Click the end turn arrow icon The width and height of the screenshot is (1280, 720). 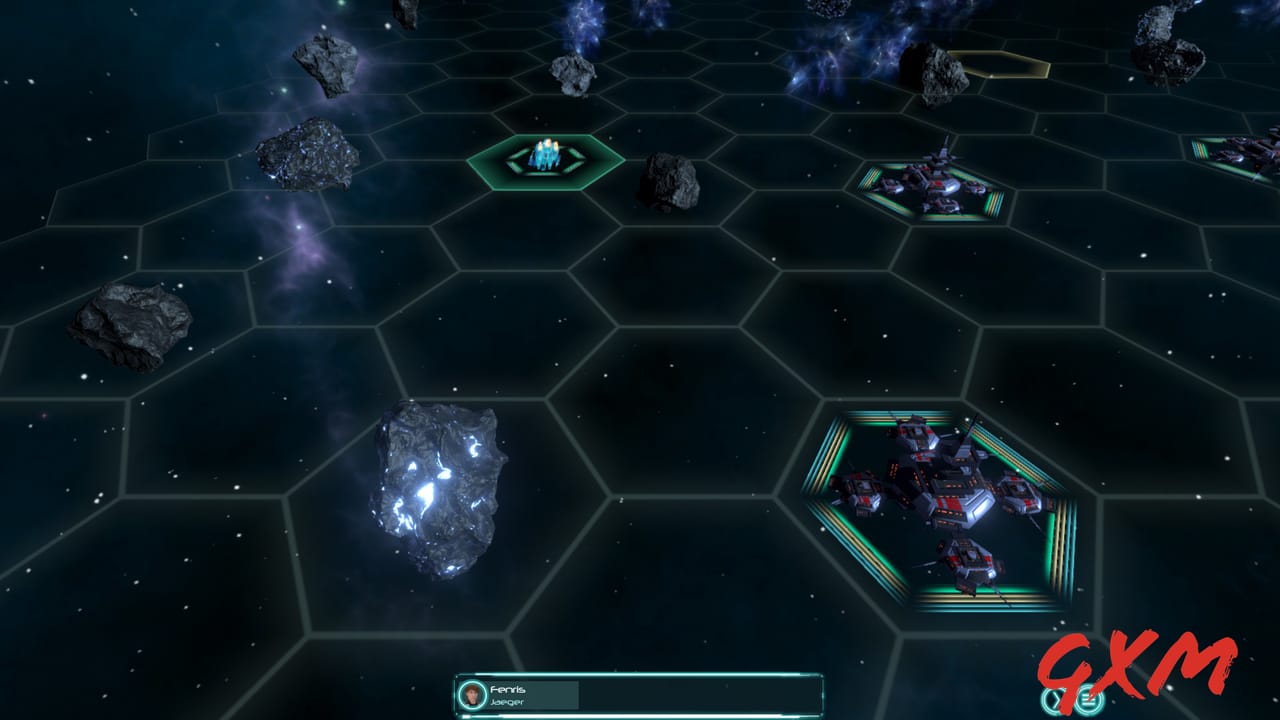1052,701
